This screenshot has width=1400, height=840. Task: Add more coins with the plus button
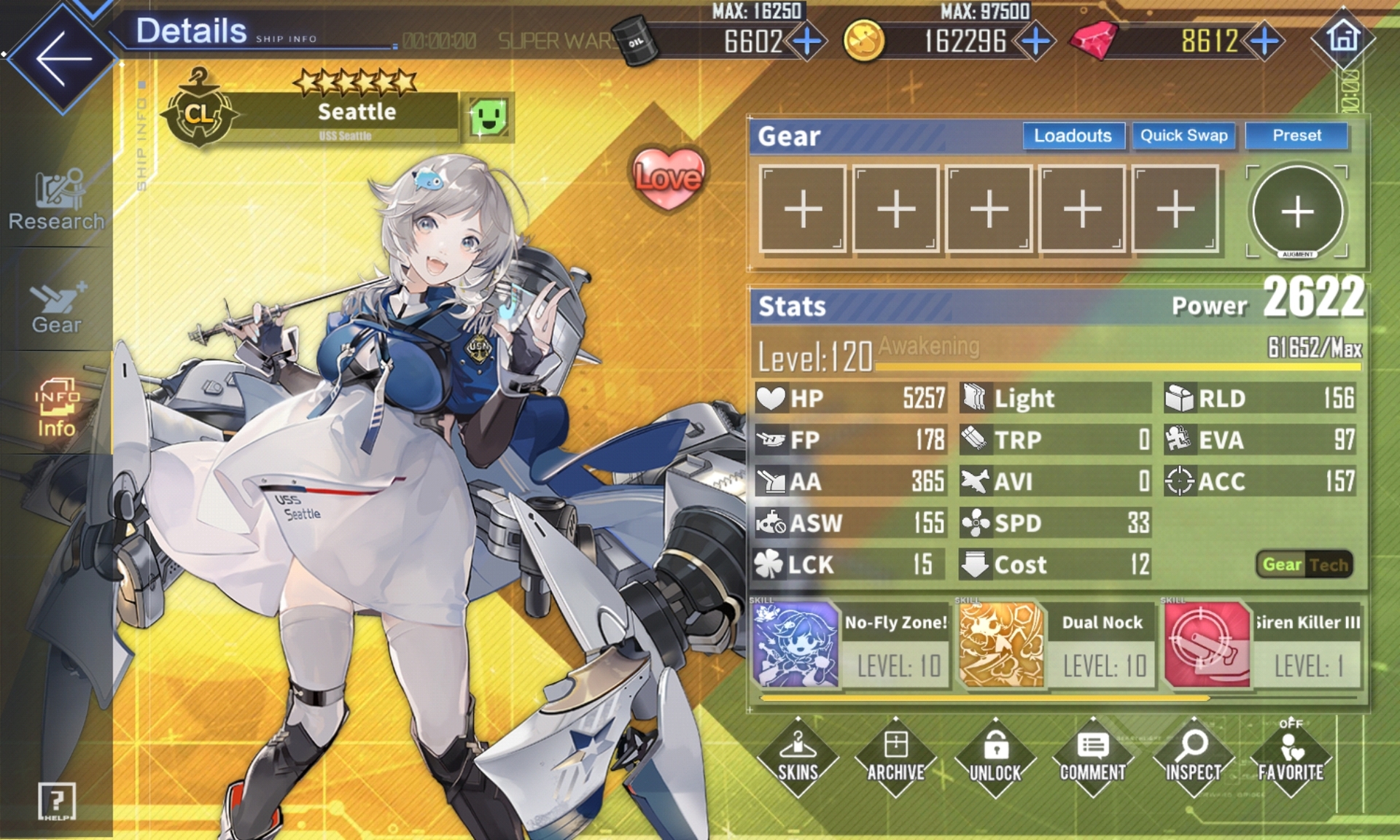coord(1035,42)
